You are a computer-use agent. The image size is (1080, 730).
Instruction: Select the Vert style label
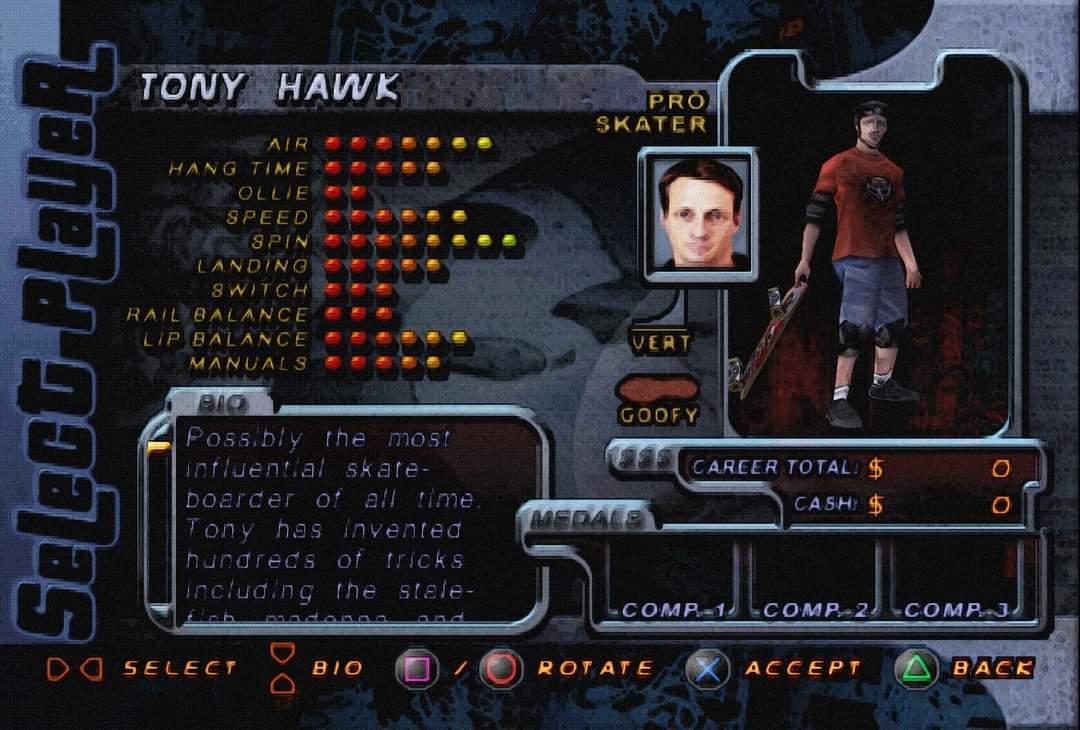pyautogui.click(x=661, y=342)
